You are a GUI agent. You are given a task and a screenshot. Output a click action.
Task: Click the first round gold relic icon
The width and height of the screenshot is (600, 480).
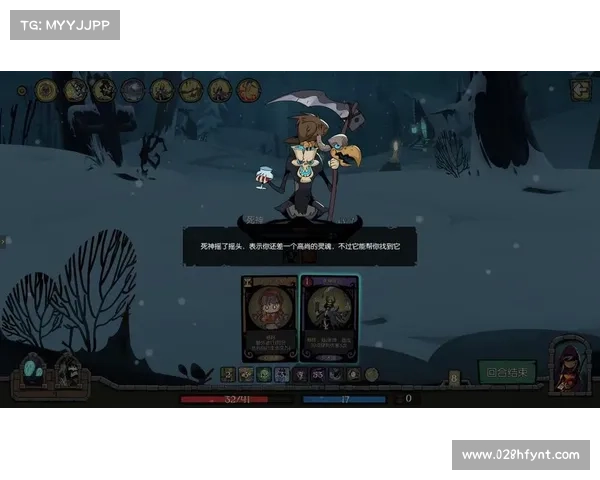(x=46, y=90)
